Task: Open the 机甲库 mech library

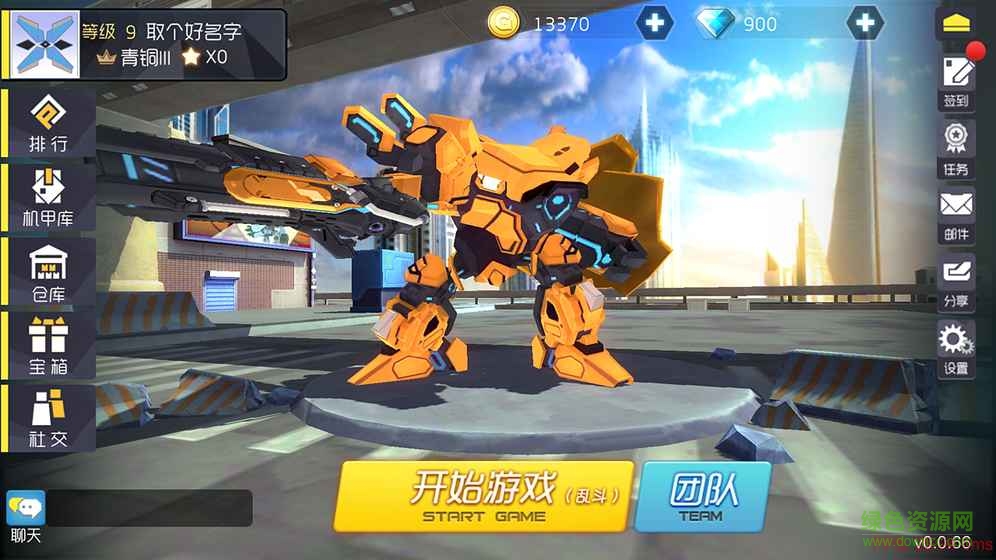Action: pyautogui.click(x=49, y=198)
